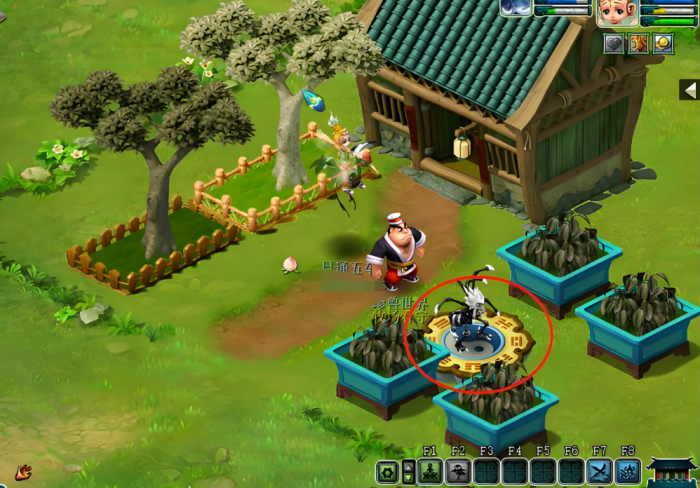Use the F2 black bird skill
700x488 pixels.
tap(458, 472)
